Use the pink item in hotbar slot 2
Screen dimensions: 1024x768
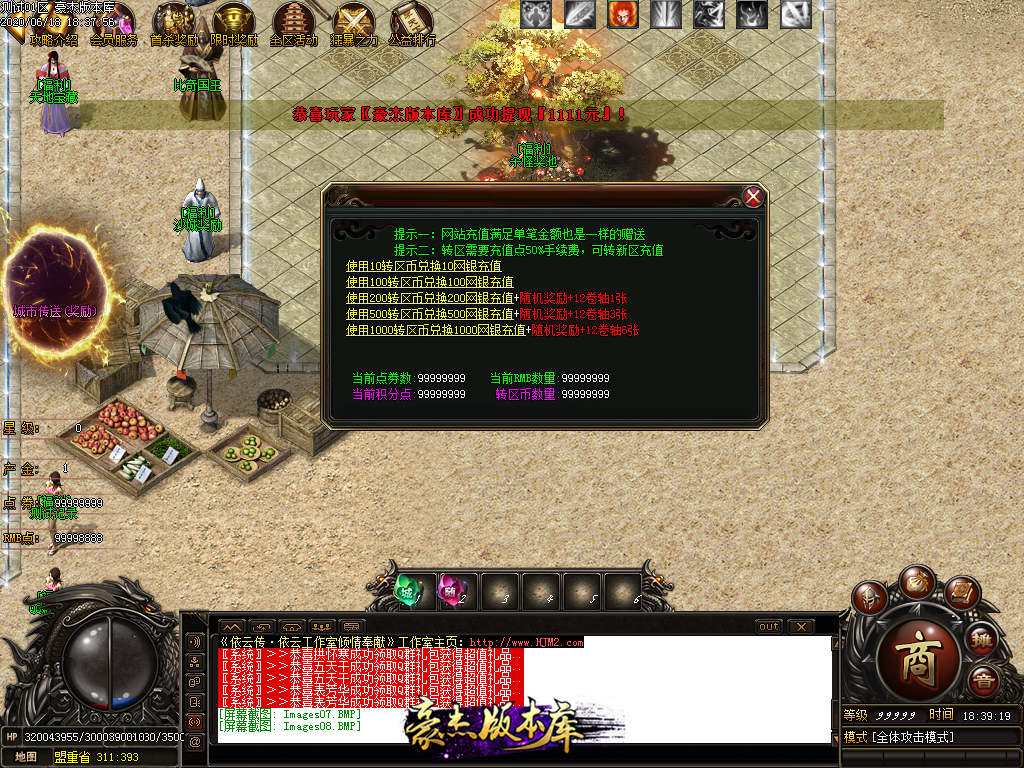coord(453,591)
